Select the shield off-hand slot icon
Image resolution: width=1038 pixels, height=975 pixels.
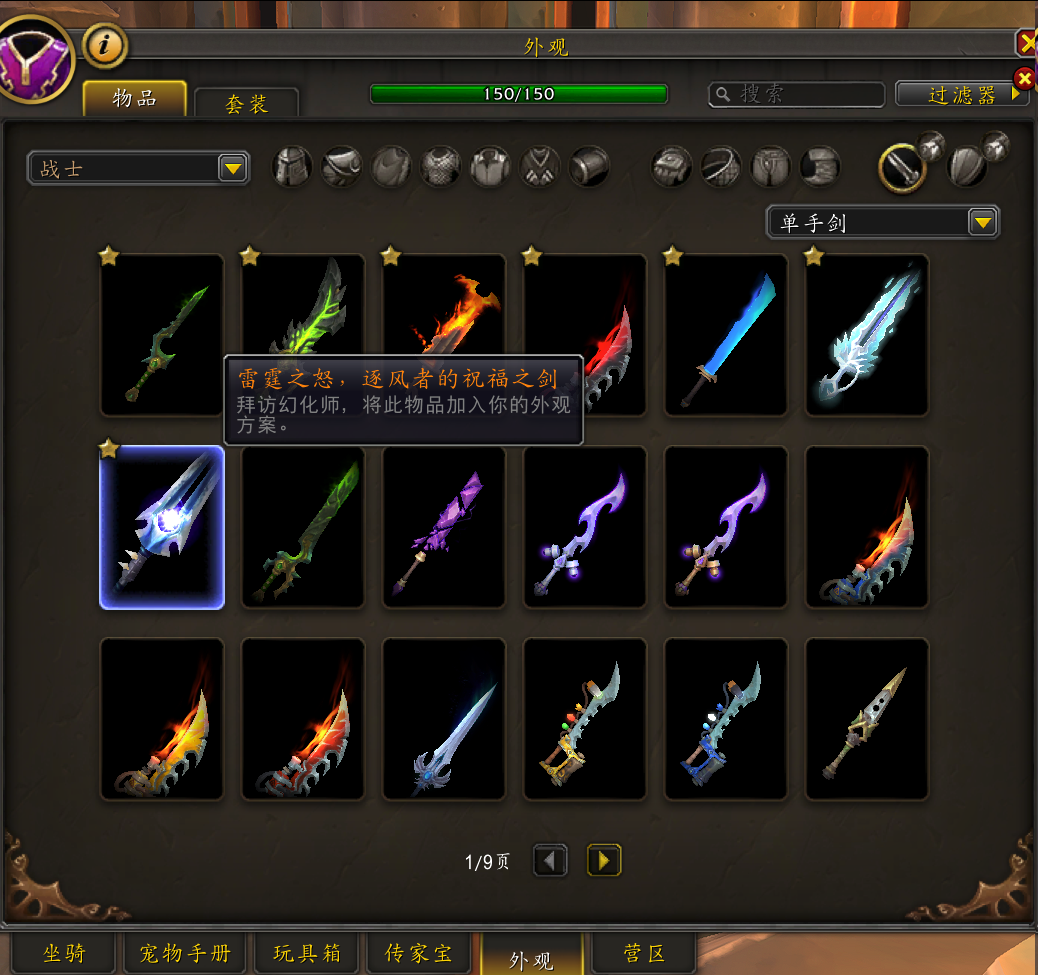[966, 166]
